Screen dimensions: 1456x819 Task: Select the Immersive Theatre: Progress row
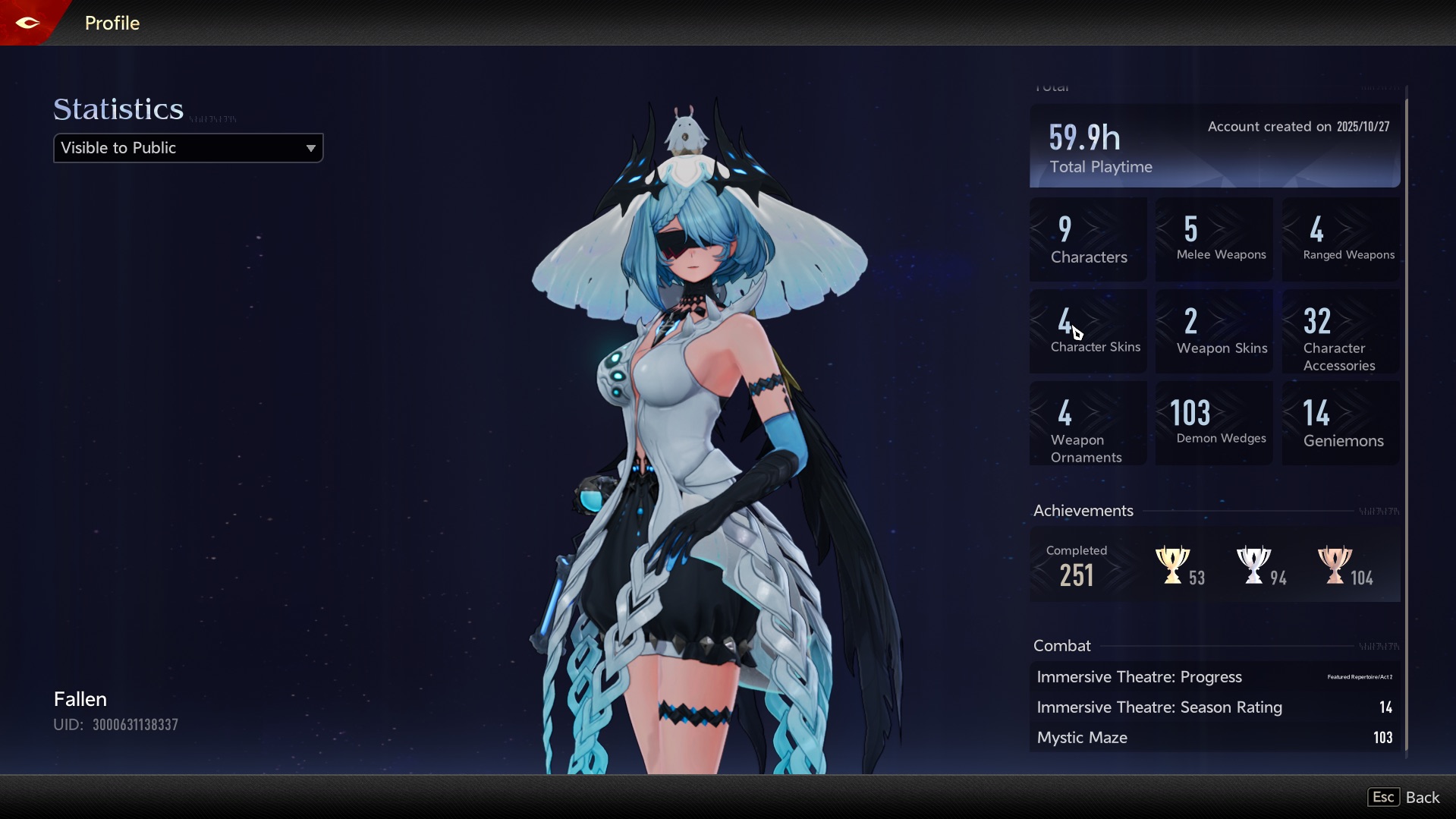coord(1215,677)
